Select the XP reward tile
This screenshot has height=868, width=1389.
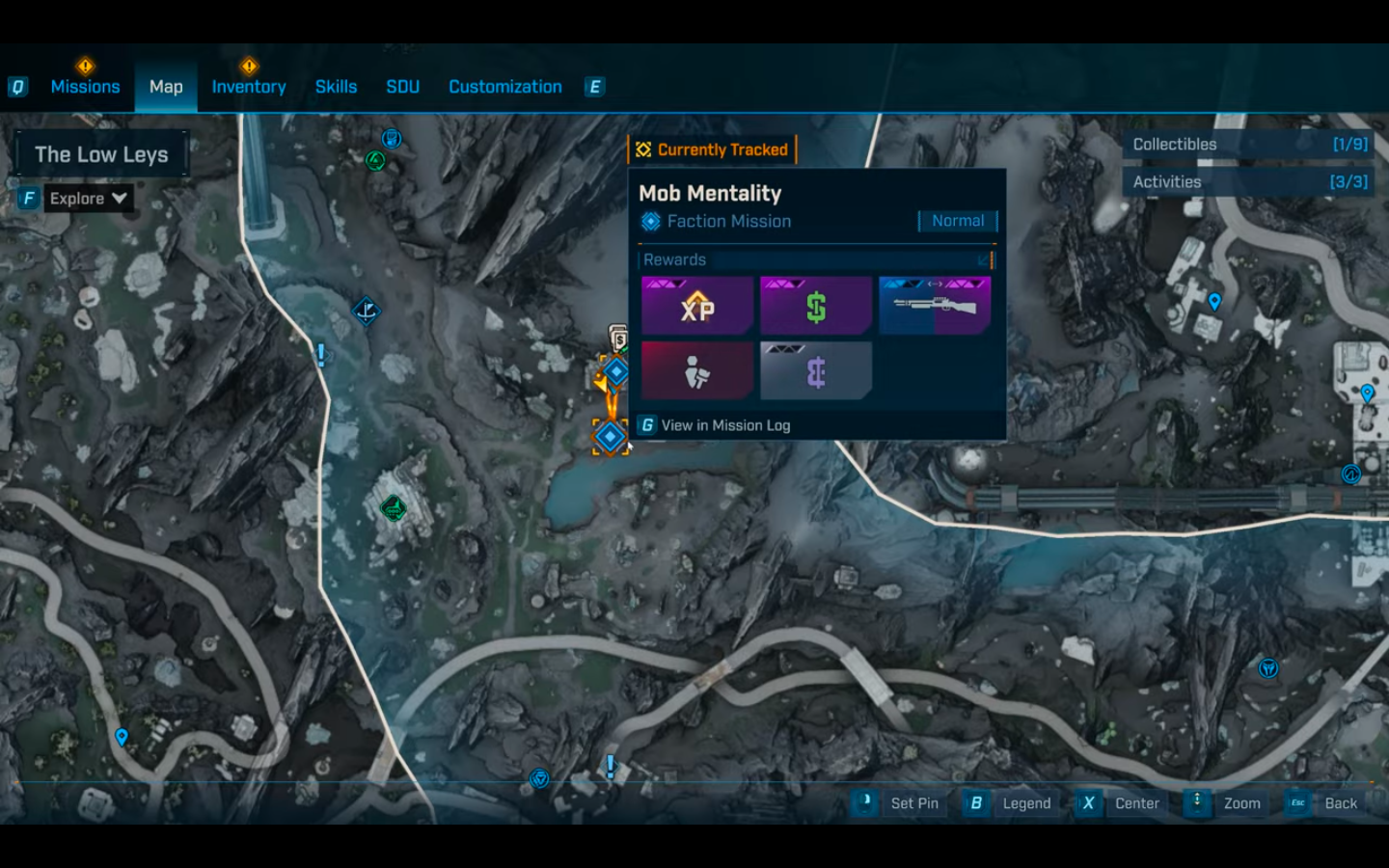click(696, 307)
